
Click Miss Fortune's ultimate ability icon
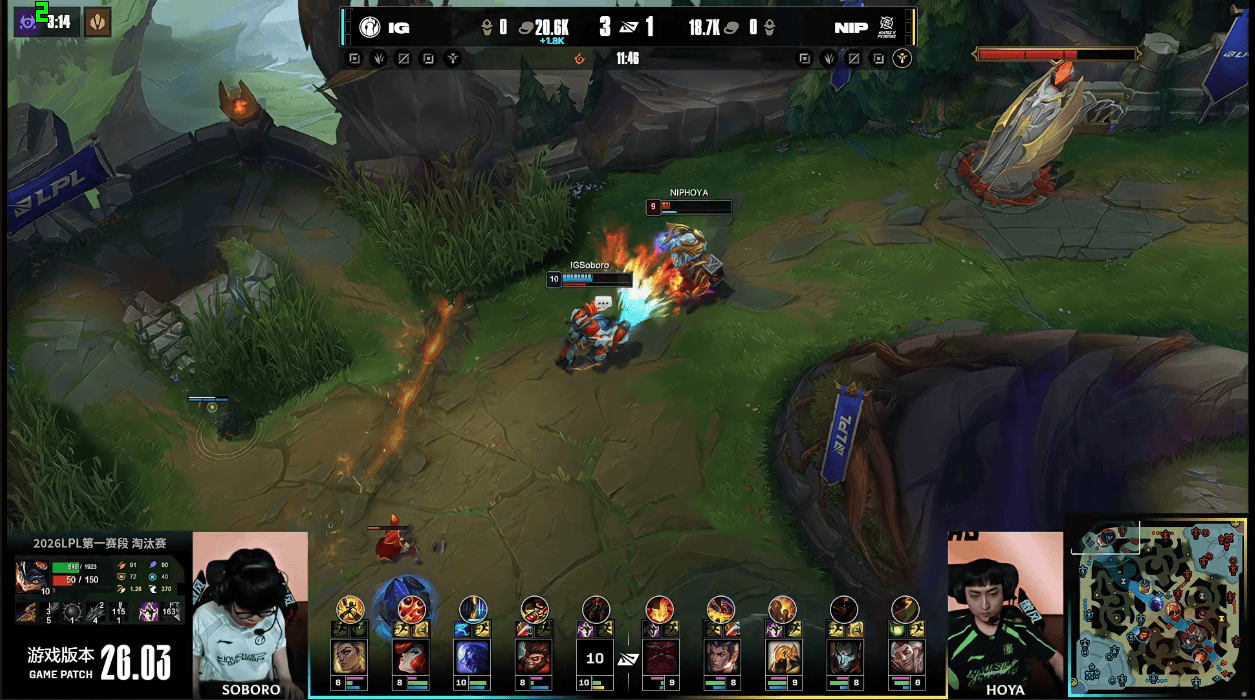coord(412,607)
